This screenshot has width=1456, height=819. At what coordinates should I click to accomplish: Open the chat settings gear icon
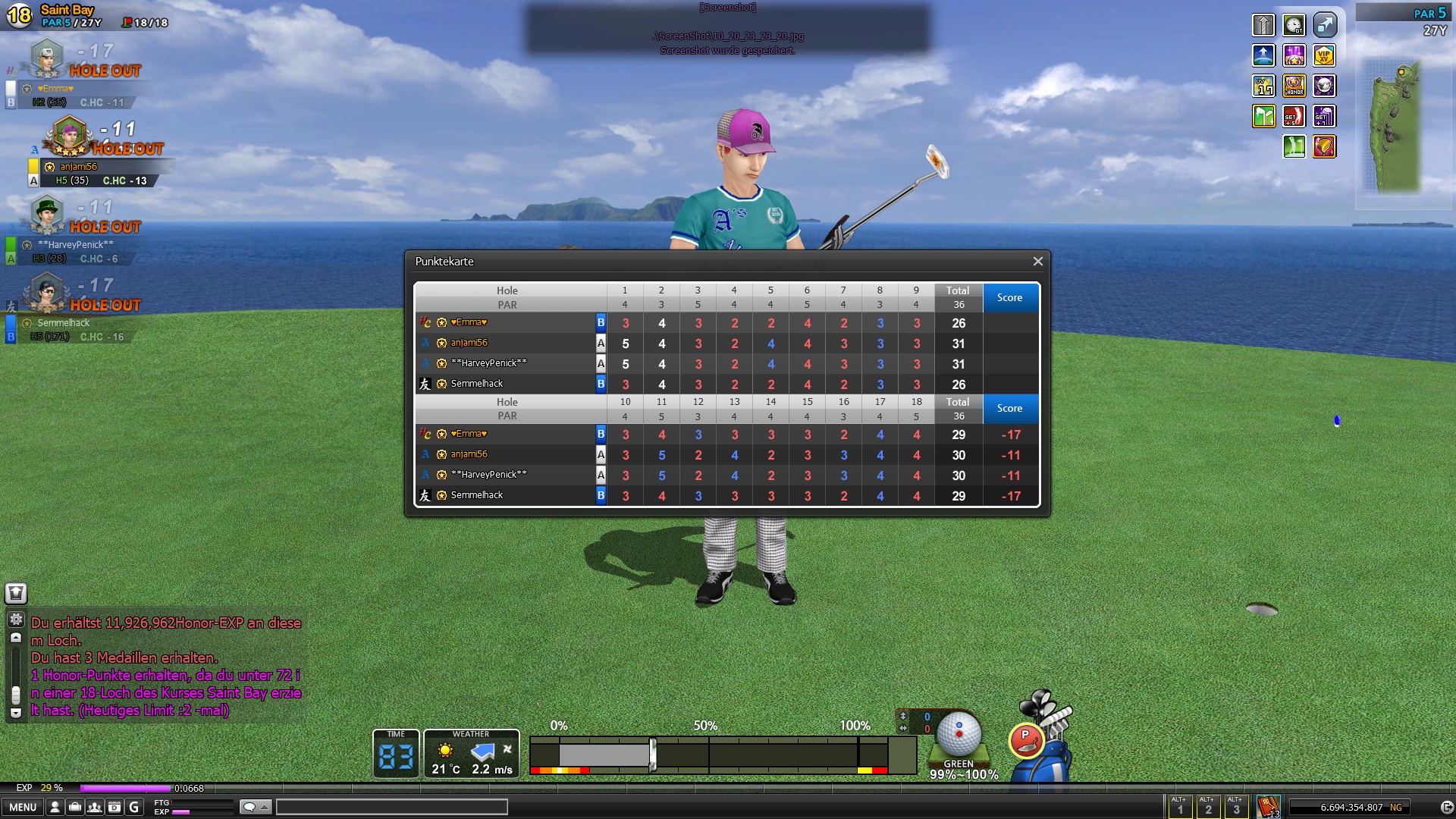pyautogui.click(x=16, y=620)
